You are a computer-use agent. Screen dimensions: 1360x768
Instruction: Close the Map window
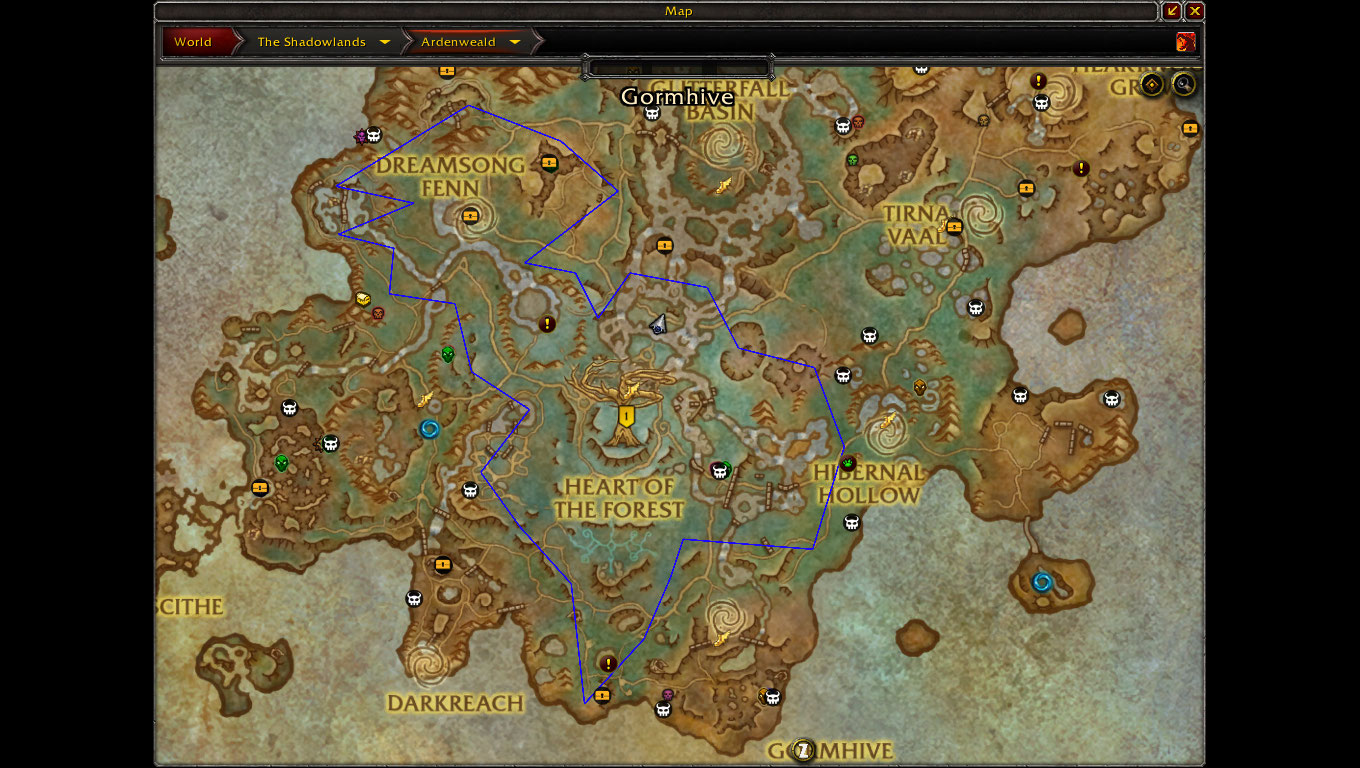[x=1195, y=11]
